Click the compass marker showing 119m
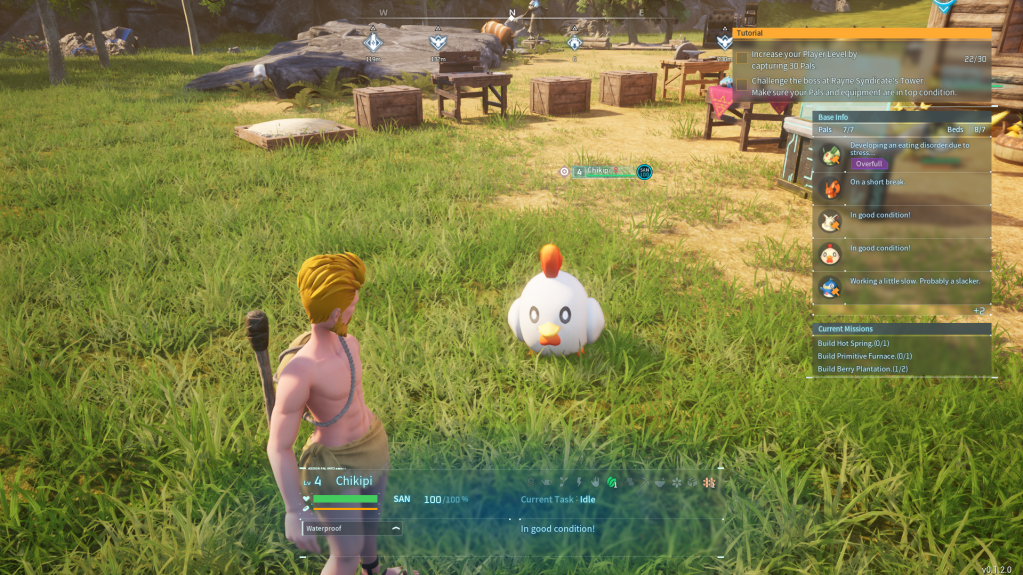1023x575 pixels. pyautogui.click(x=373, y=42)
